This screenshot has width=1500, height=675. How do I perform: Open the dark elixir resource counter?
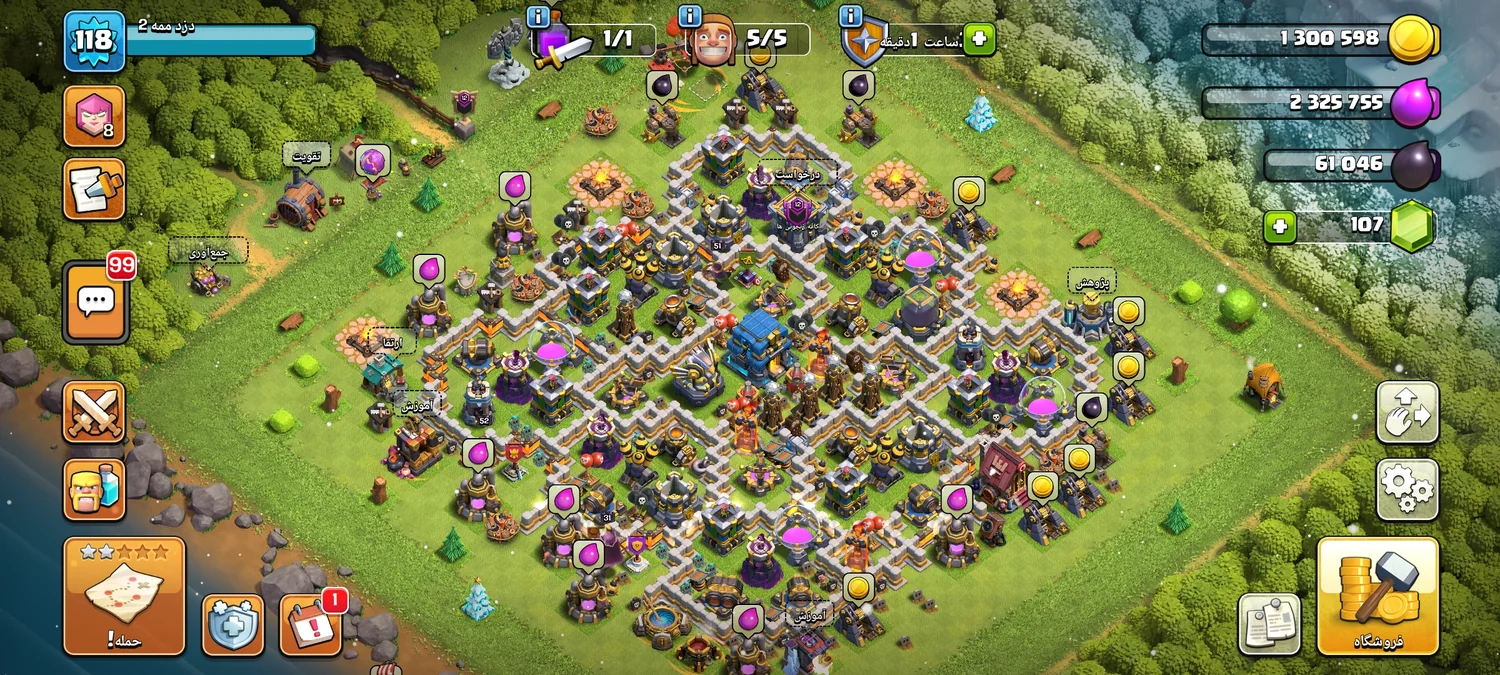coord(1350,165)
